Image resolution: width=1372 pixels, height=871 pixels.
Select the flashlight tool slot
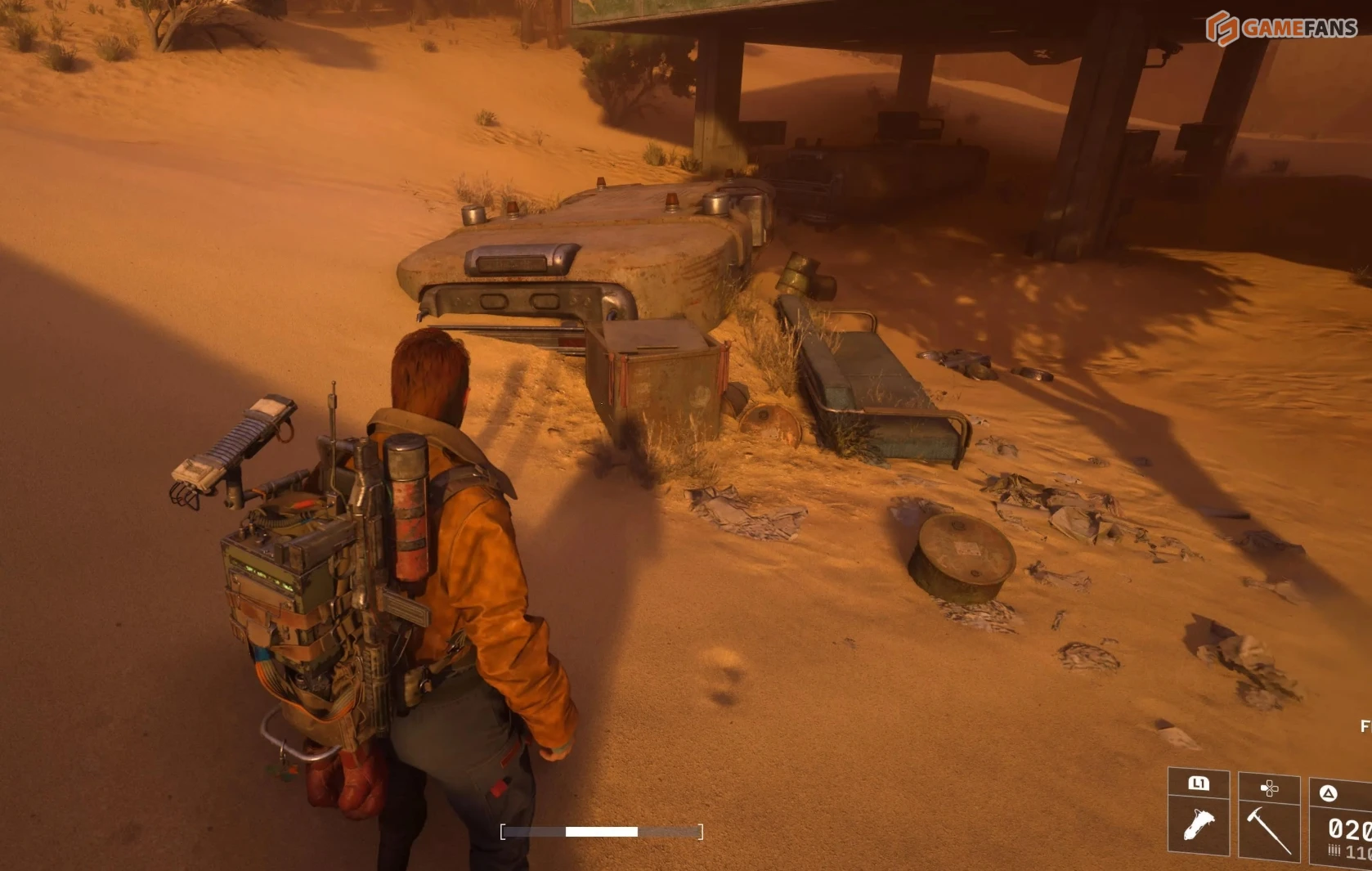click(x=1198, y=823)
